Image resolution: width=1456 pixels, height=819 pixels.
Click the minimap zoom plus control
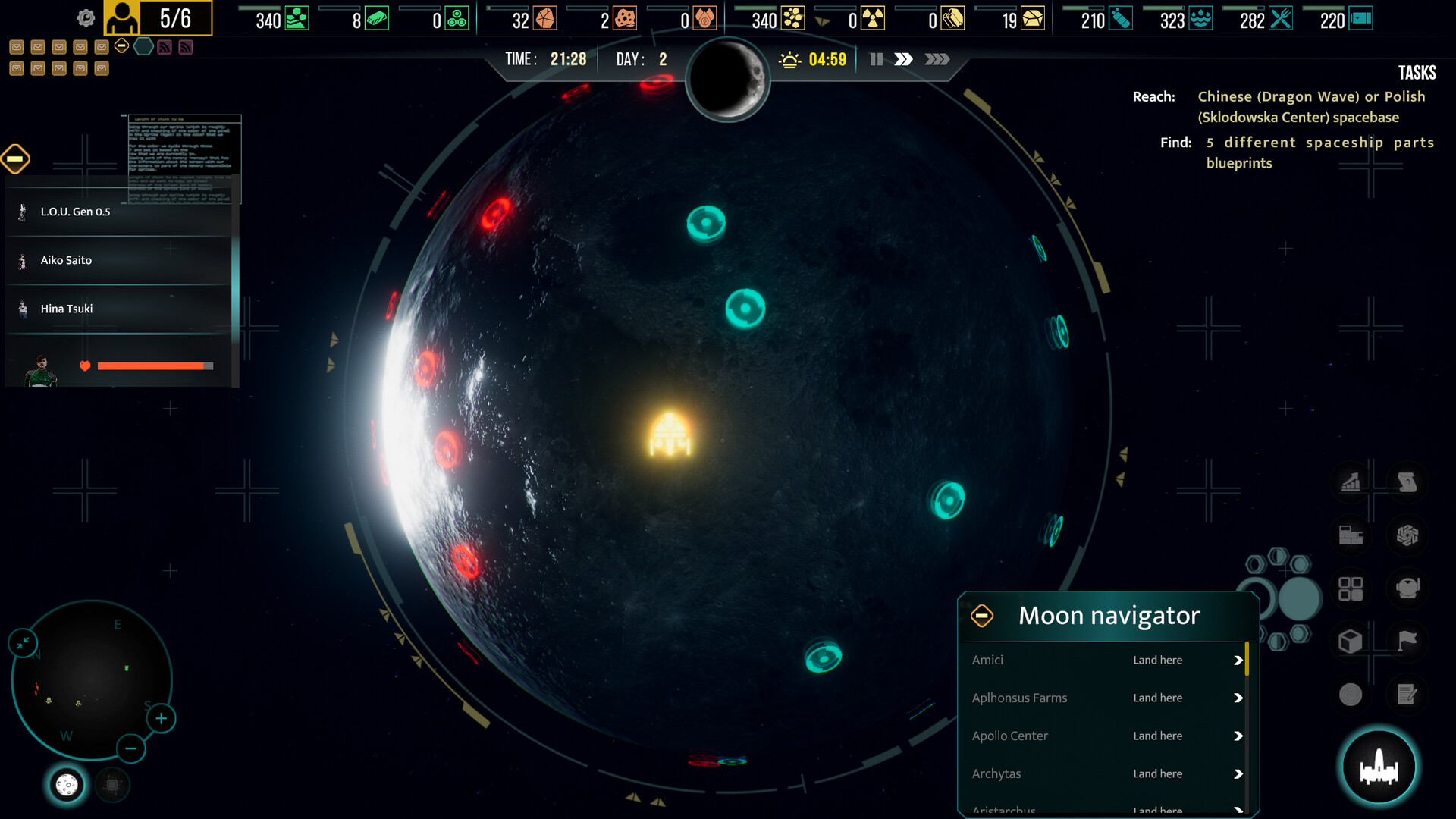click(x=161, y=717)
